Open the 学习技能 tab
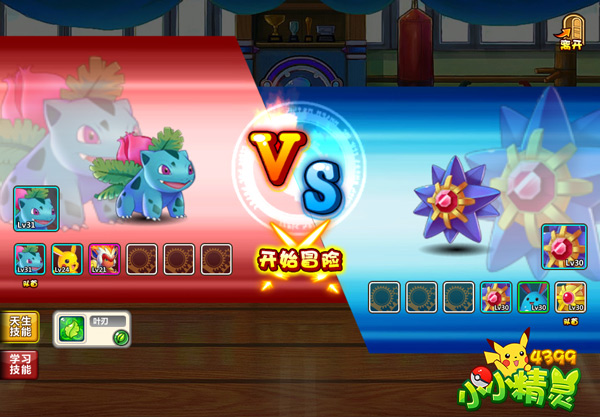The height and width of the screenshot is (417, 600). [x=21, y=365]
